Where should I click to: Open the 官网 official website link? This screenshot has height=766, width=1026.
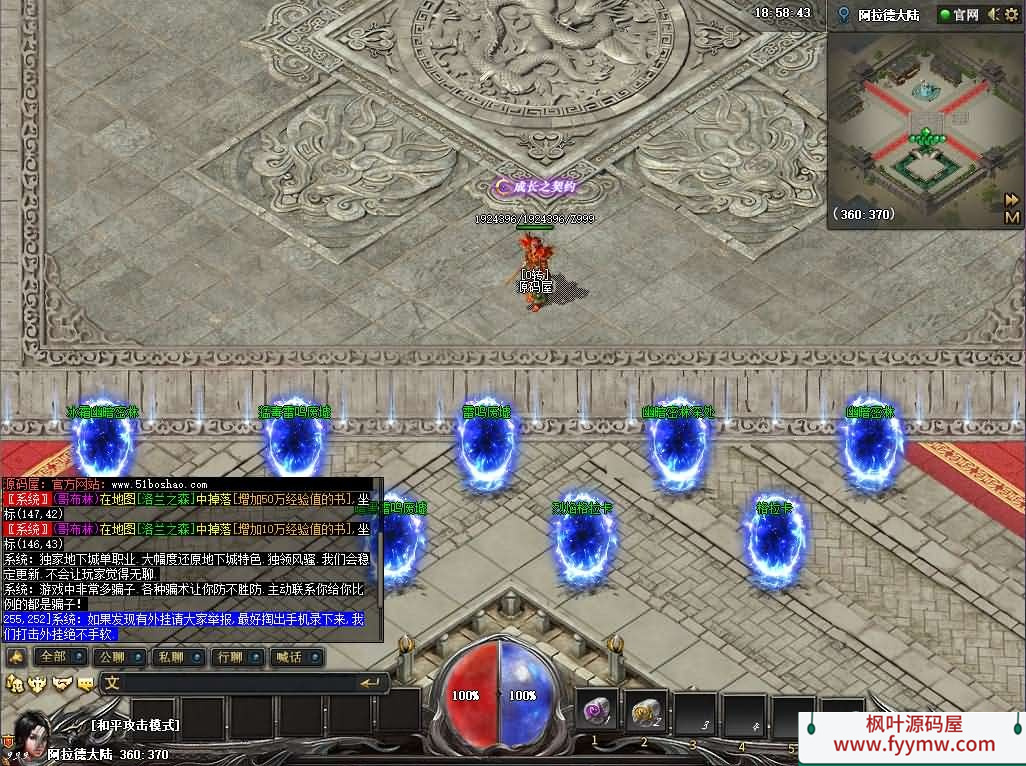tap(959, 15)
